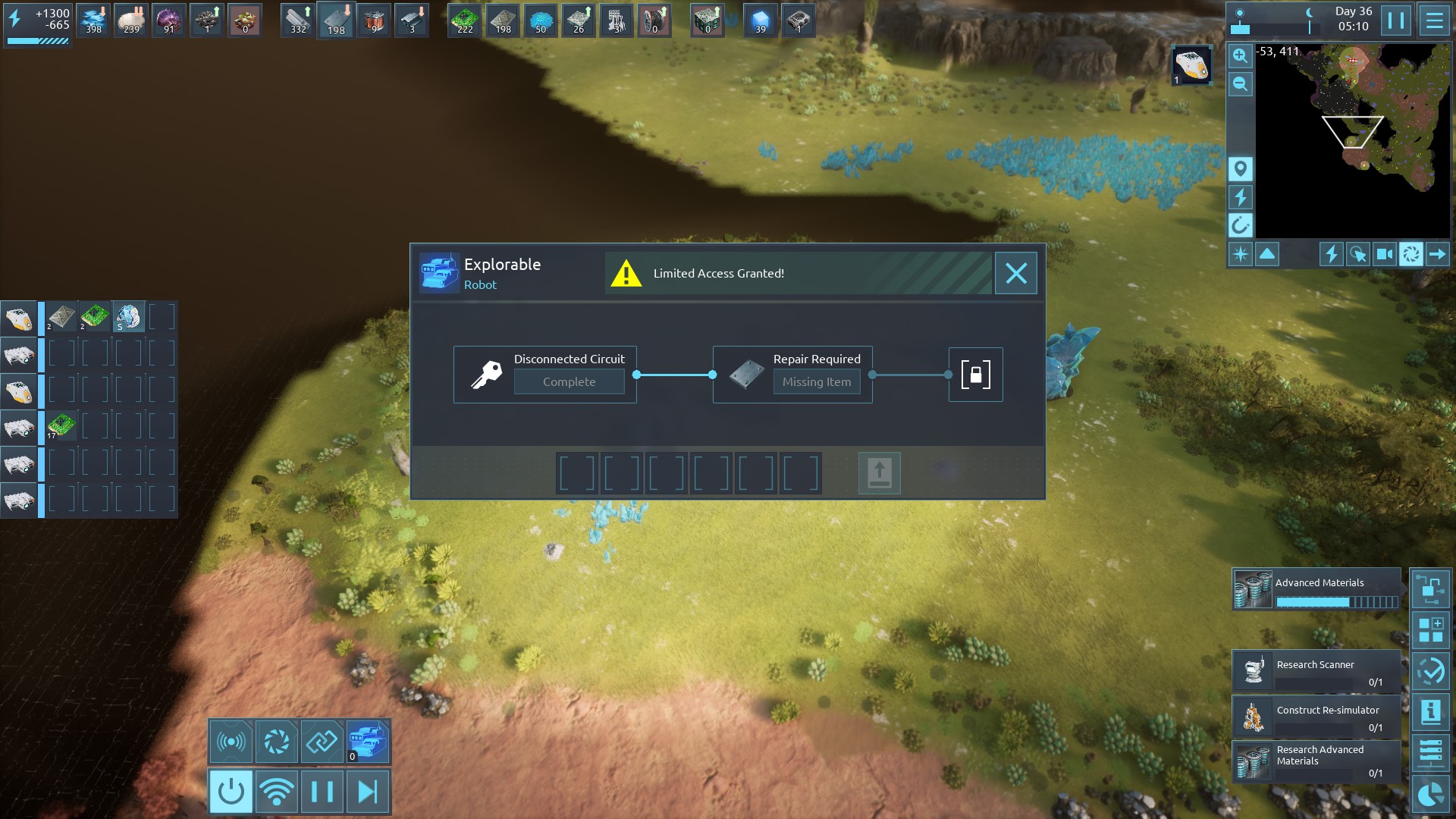Select the Repair Required step
This screenshot has width=1456, height=819.
[792, 375]
